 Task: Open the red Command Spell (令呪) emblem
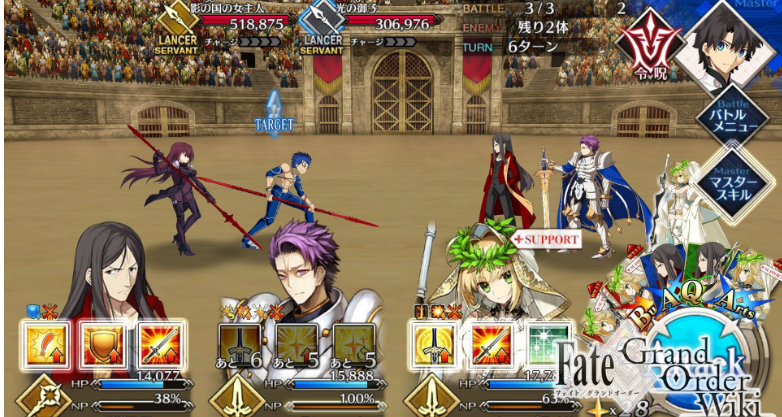click(x=641, y=41)
